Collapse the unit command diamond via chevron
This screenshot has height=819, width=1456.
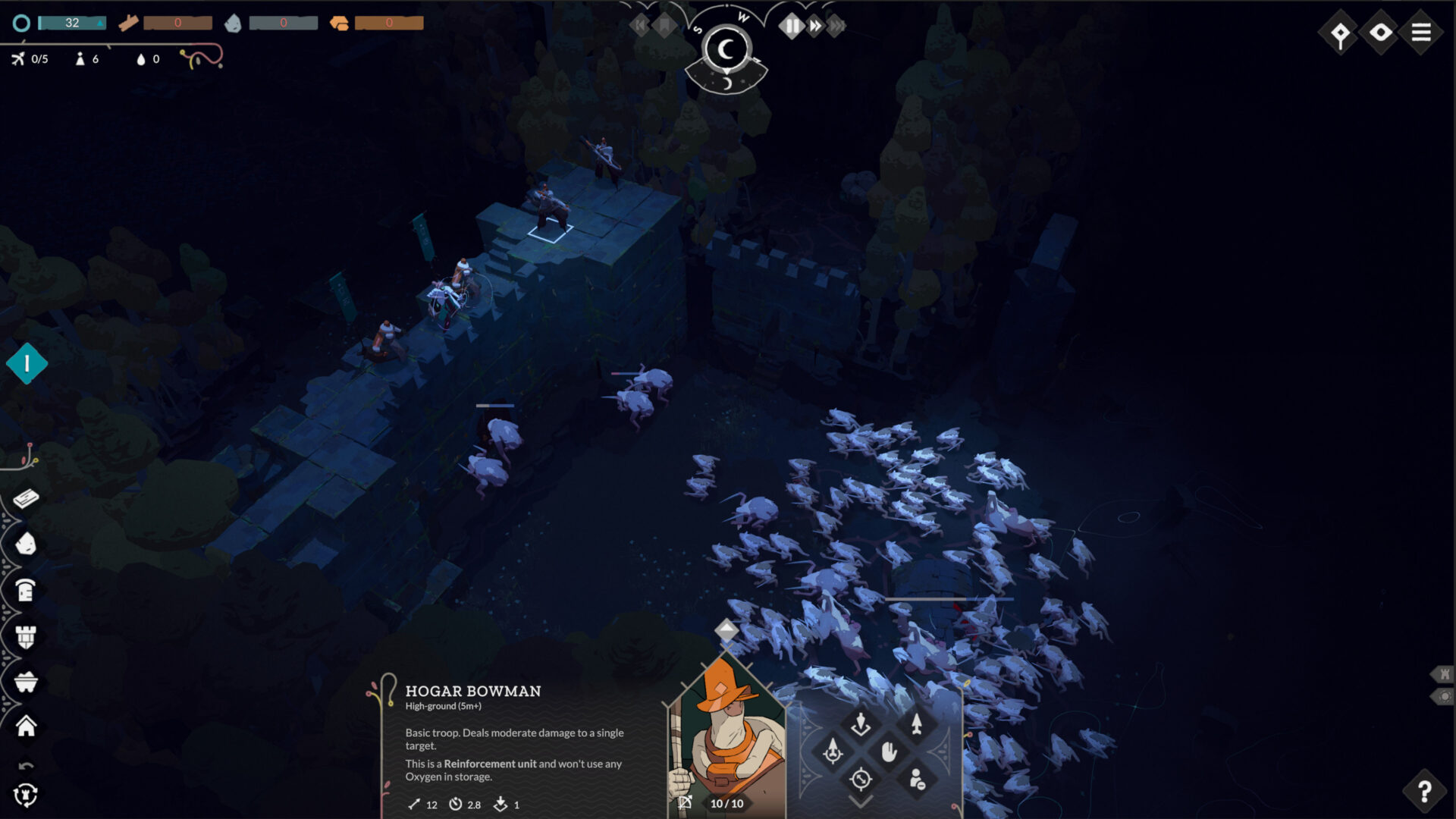860,802
